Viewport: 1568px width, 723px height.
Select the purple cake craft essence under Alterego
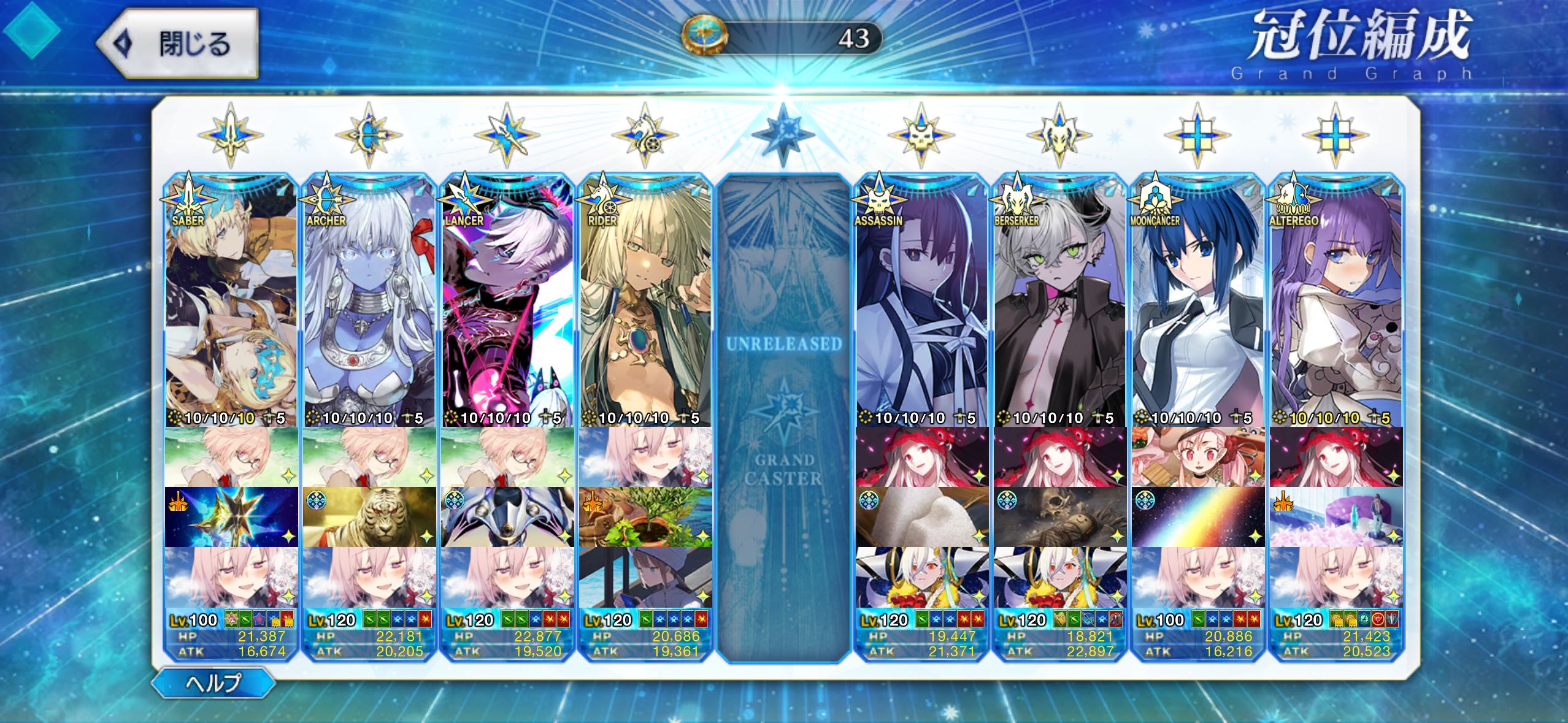pos(1335,517)
